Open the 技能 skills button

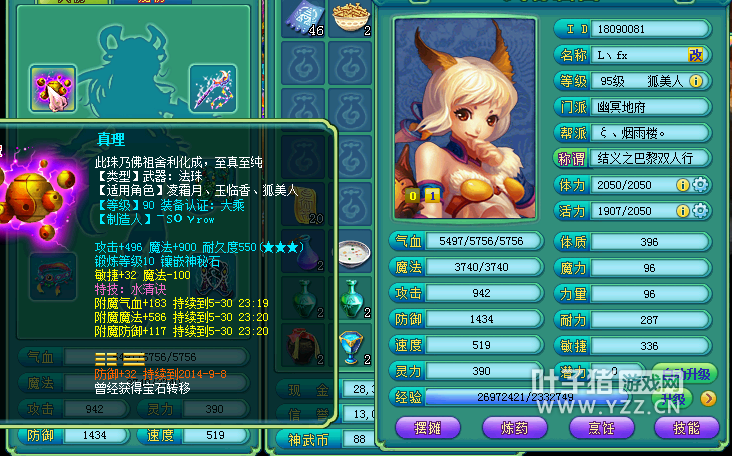pyautogui.click(x=685, y=426)
